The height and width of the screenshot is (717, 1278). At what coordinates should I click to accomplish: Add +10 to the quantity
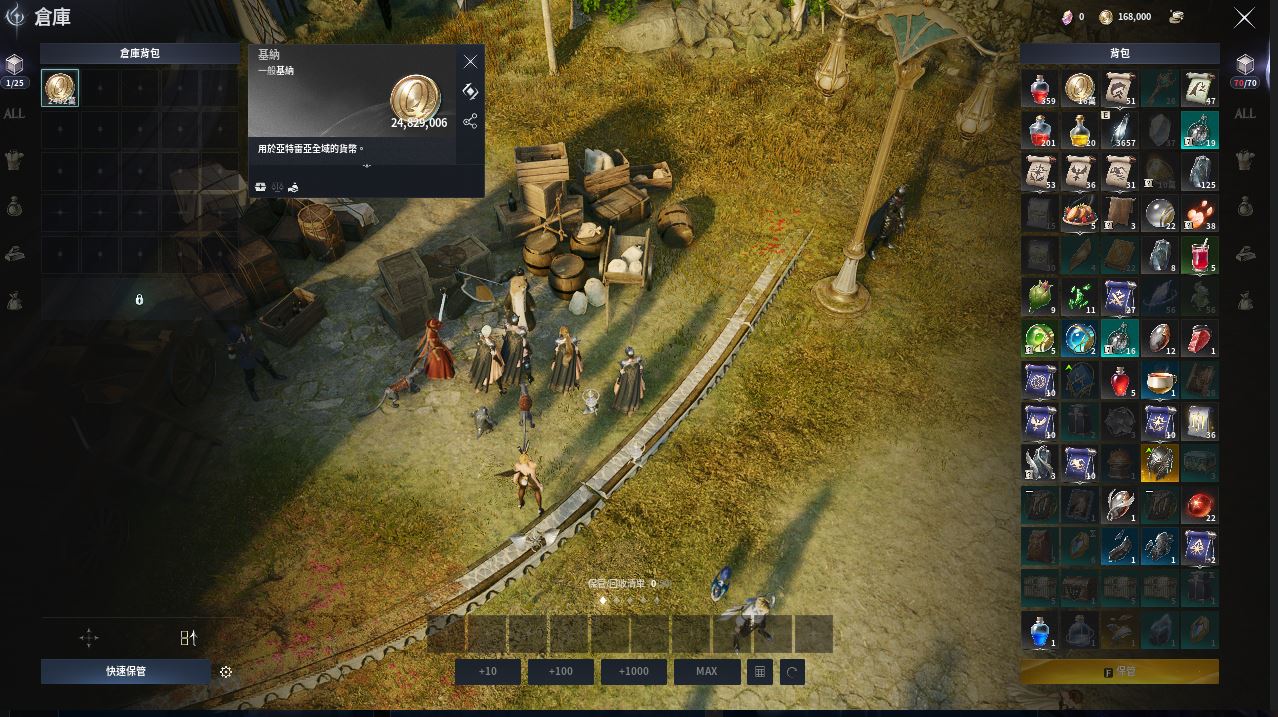(x=488, y=671)
